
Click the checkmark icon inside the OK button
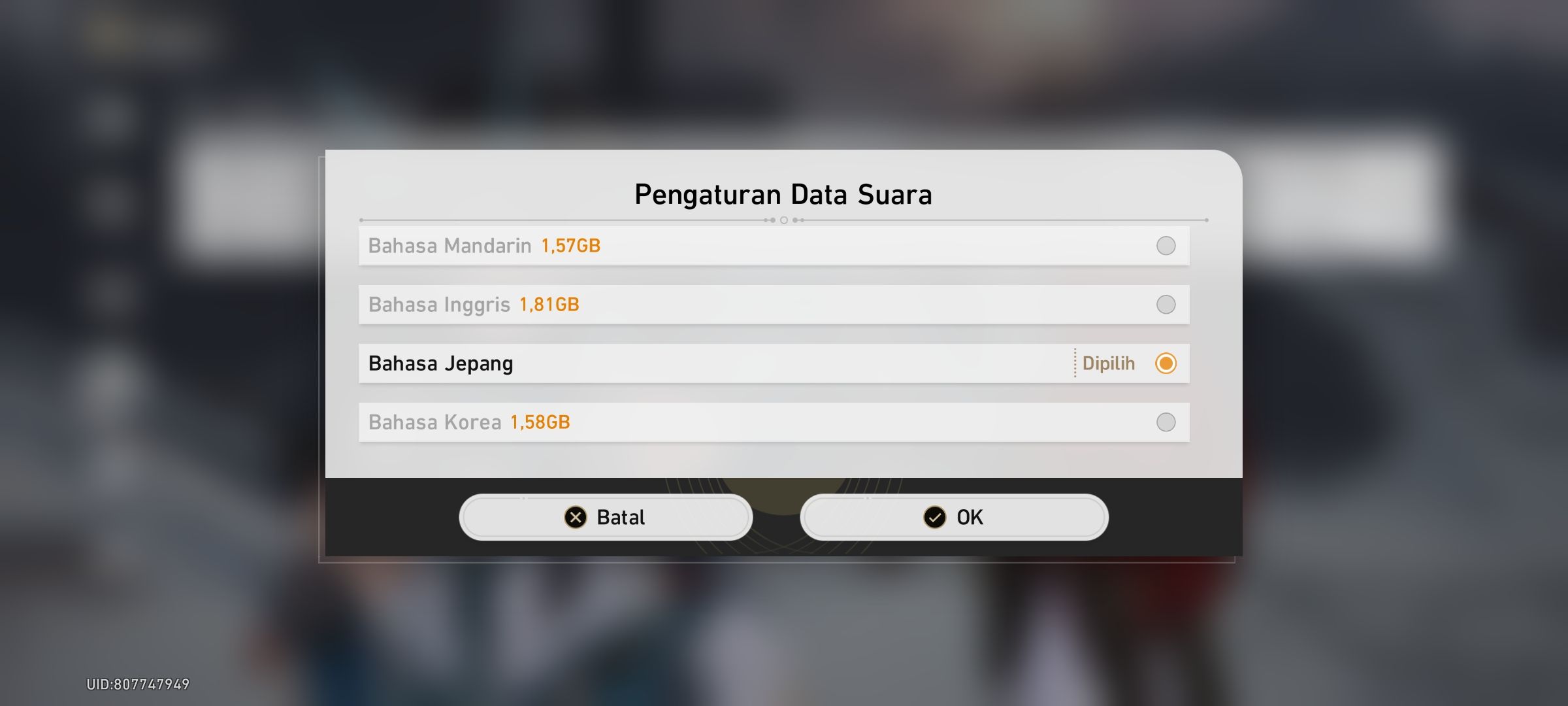pyautogui.click(x=935, y=516)
